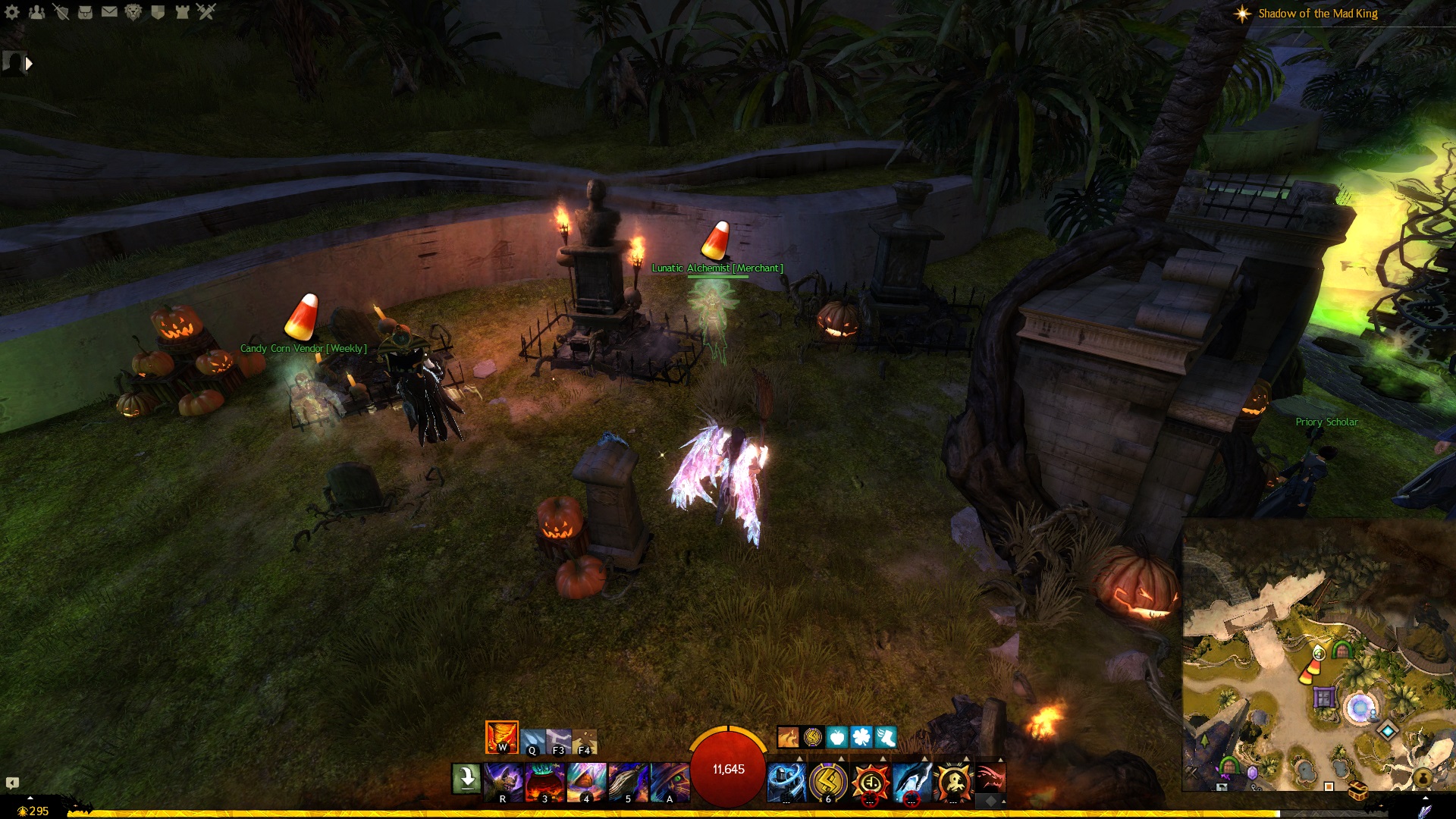Activate the broomstick skill
1456x819 pixels.
(629, 782)
